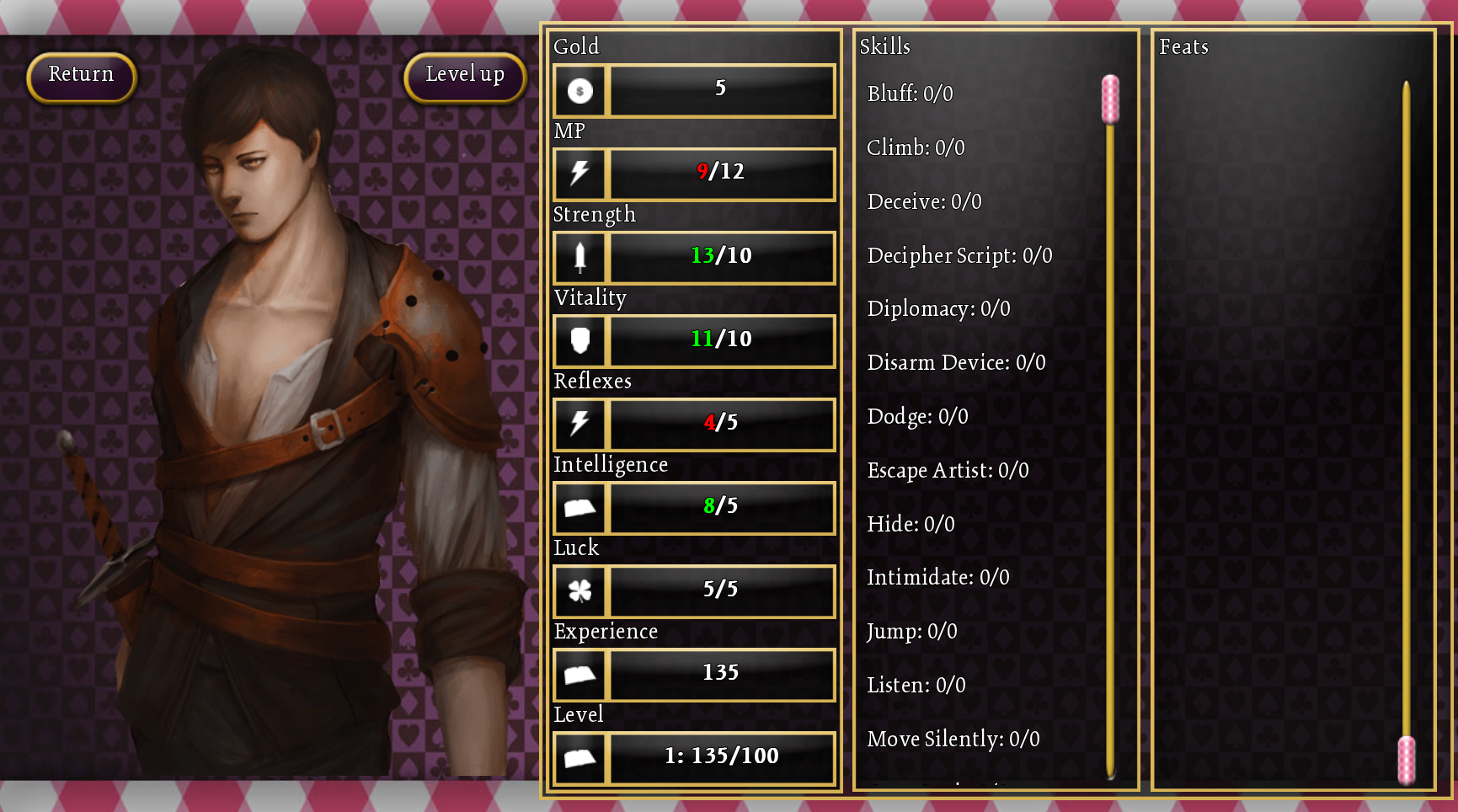
Task: Click the Skills list scrollbar handle
Action: [x=1110, y=99]
